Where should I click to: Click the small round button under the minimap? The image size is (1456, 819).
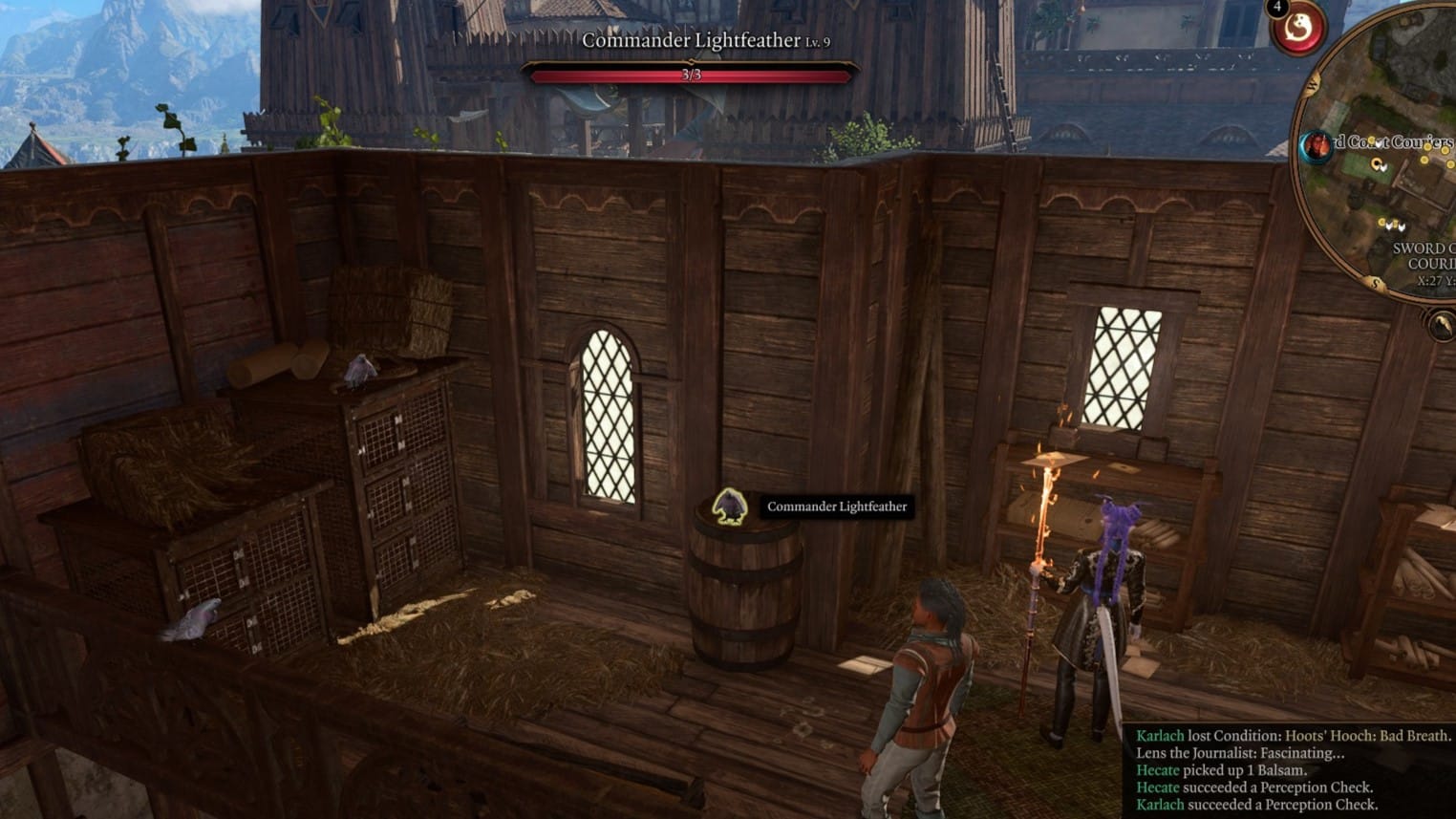1441,326
